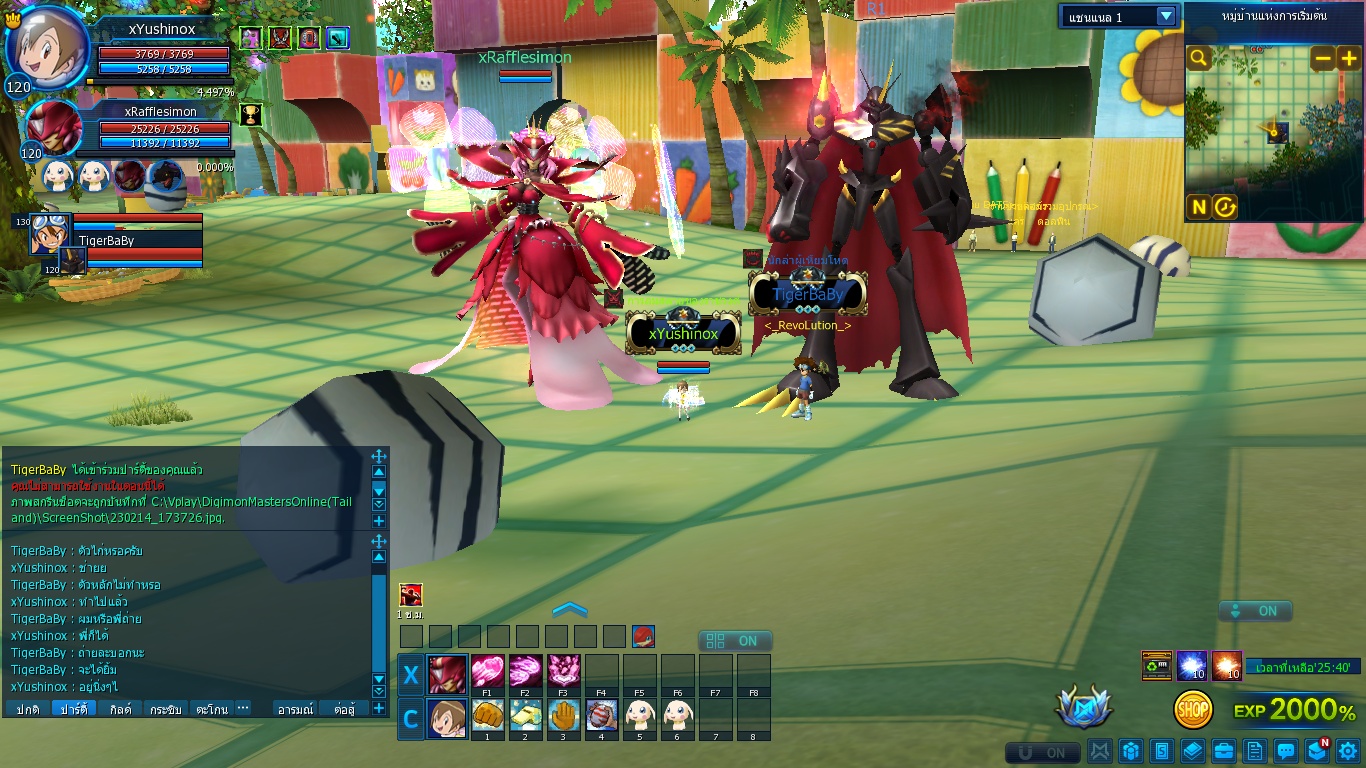
Task: Click the minimap magnifier search button
Action: (x=1198, y=59)
